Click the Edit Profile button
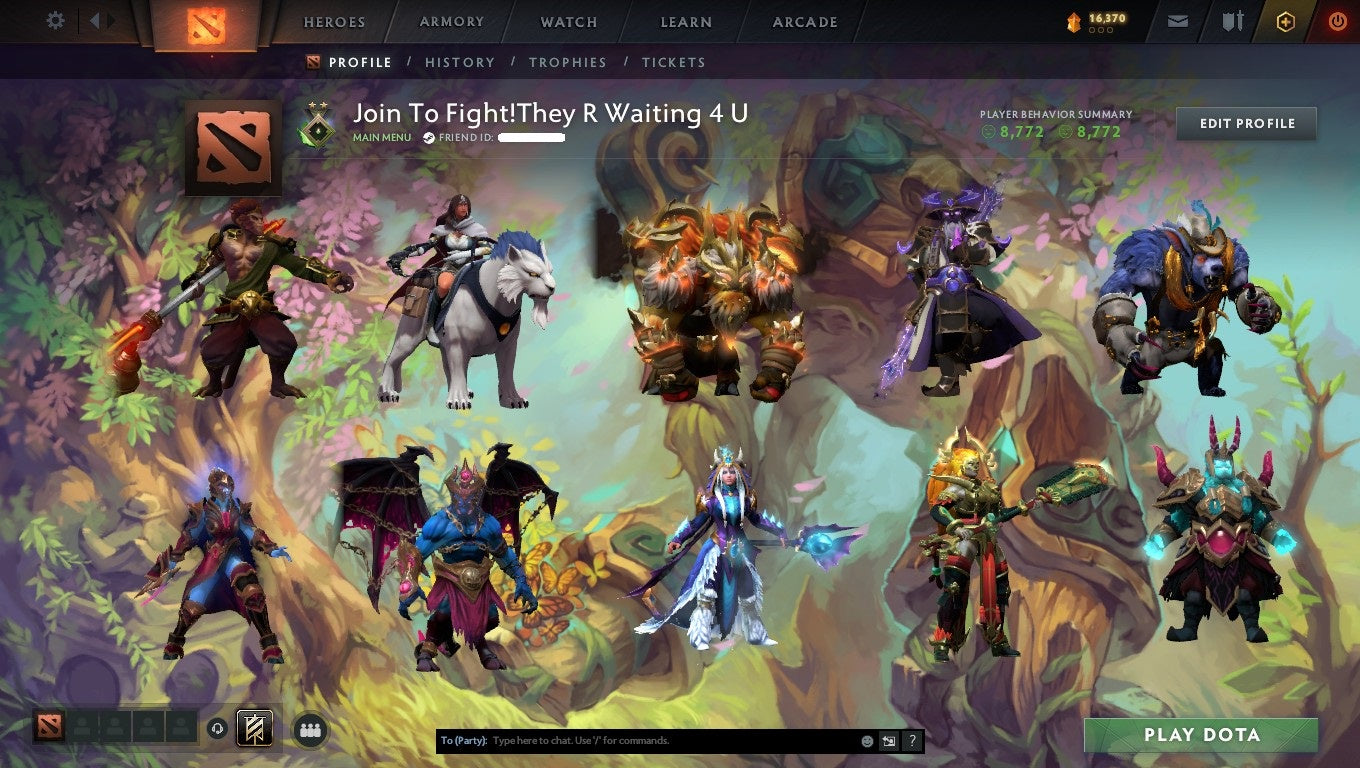The height and width of the screenshot is (768, 1360). (x=1246, y=123)
